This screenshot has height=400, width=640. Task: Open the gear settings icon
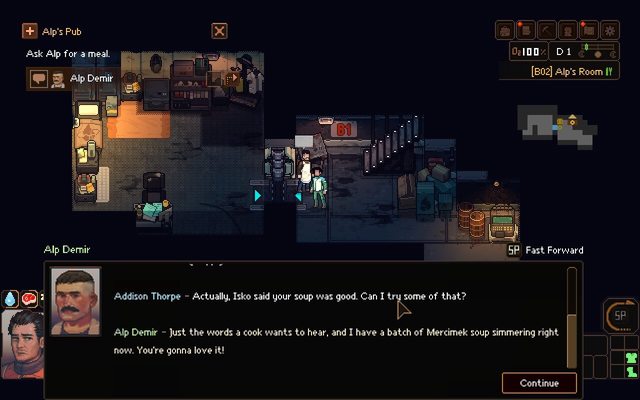pos(610,30)
